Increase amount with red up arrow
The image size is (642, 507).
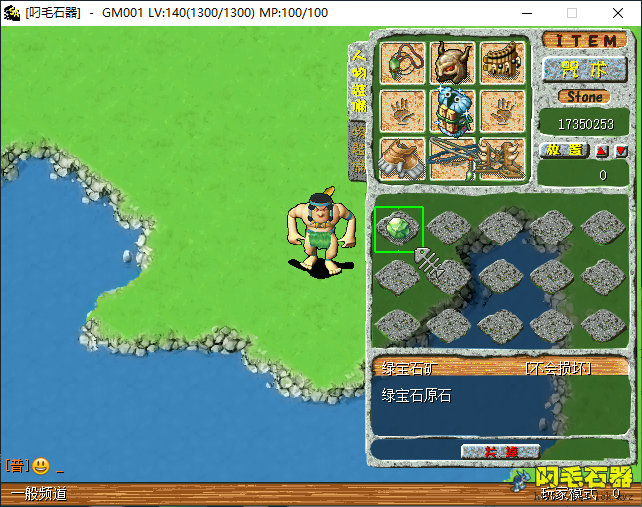pos(603,151)
